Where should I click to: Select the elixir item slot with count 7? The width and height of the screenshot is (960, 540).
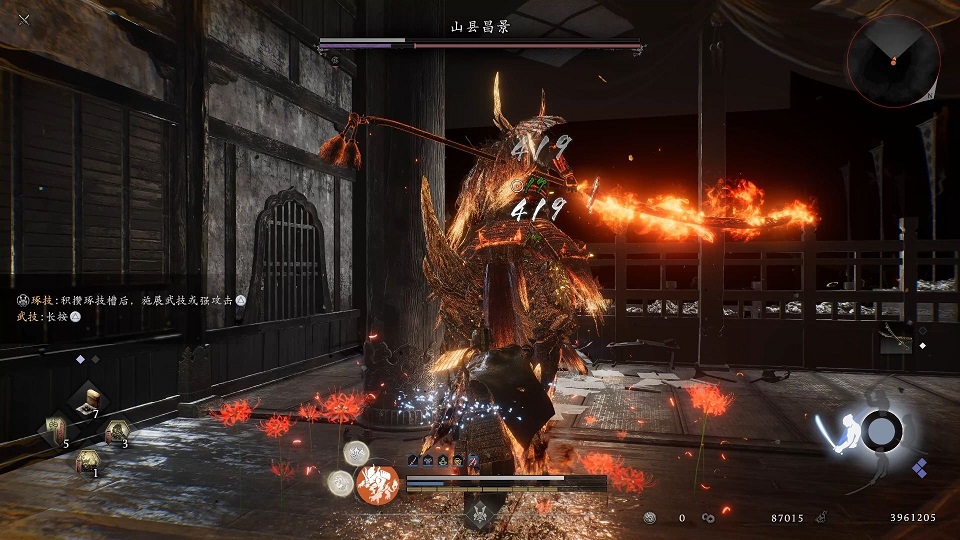click(x=89, y=399)
